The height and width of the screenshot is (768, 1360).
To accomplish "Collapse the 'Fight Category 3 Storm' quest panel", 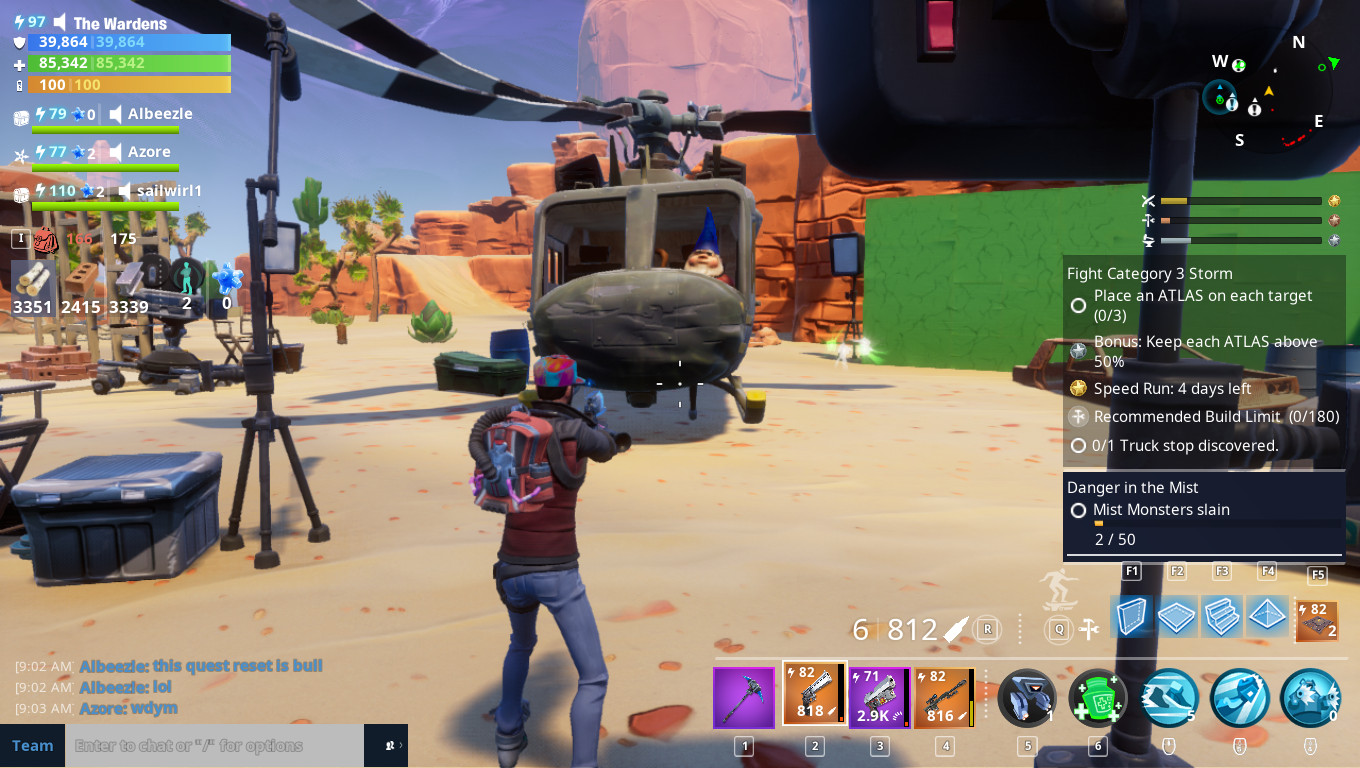I will [x=1148, y=273].
